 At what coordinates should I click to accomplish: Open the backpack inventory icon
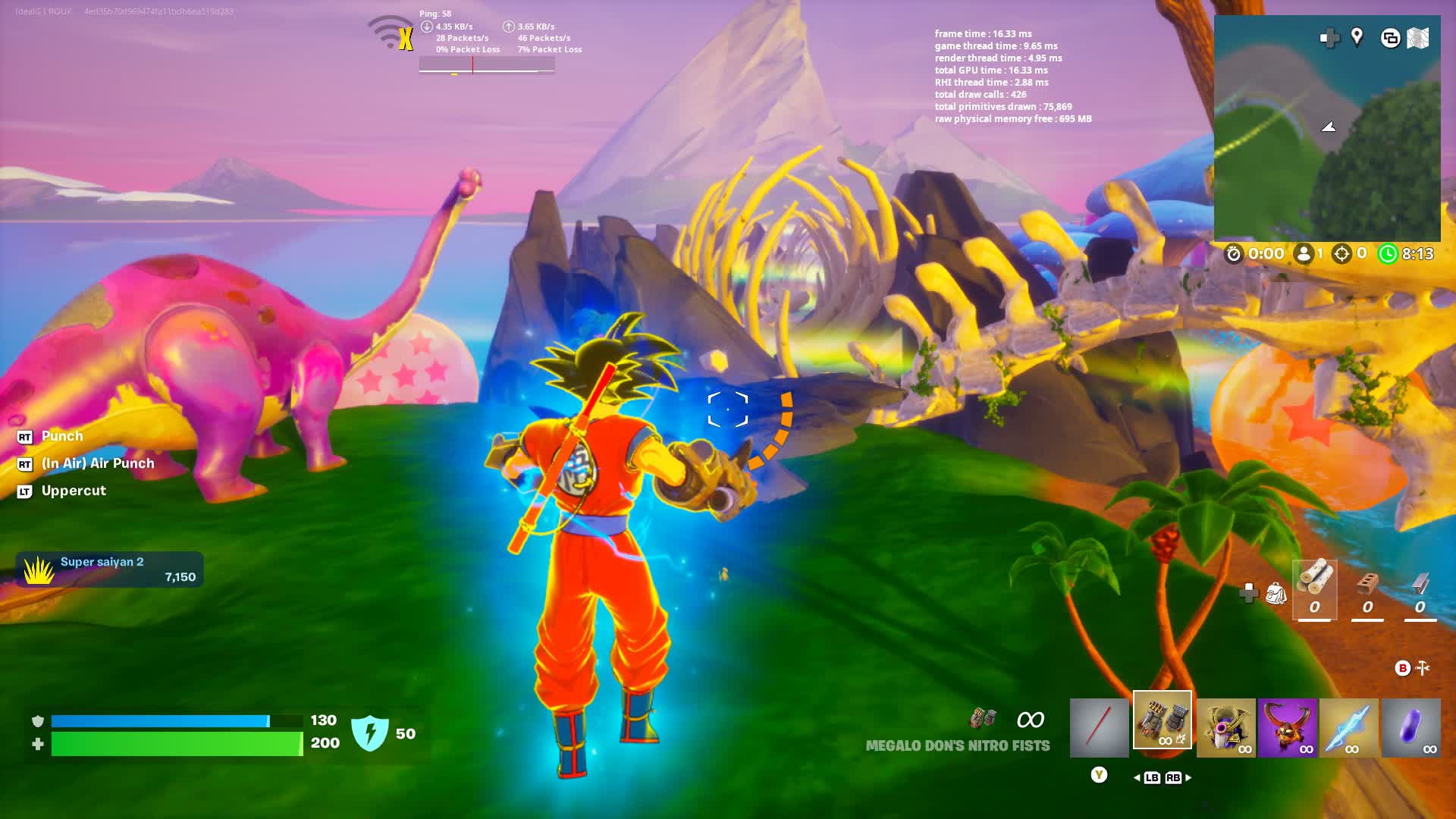tap(1276, 593)
